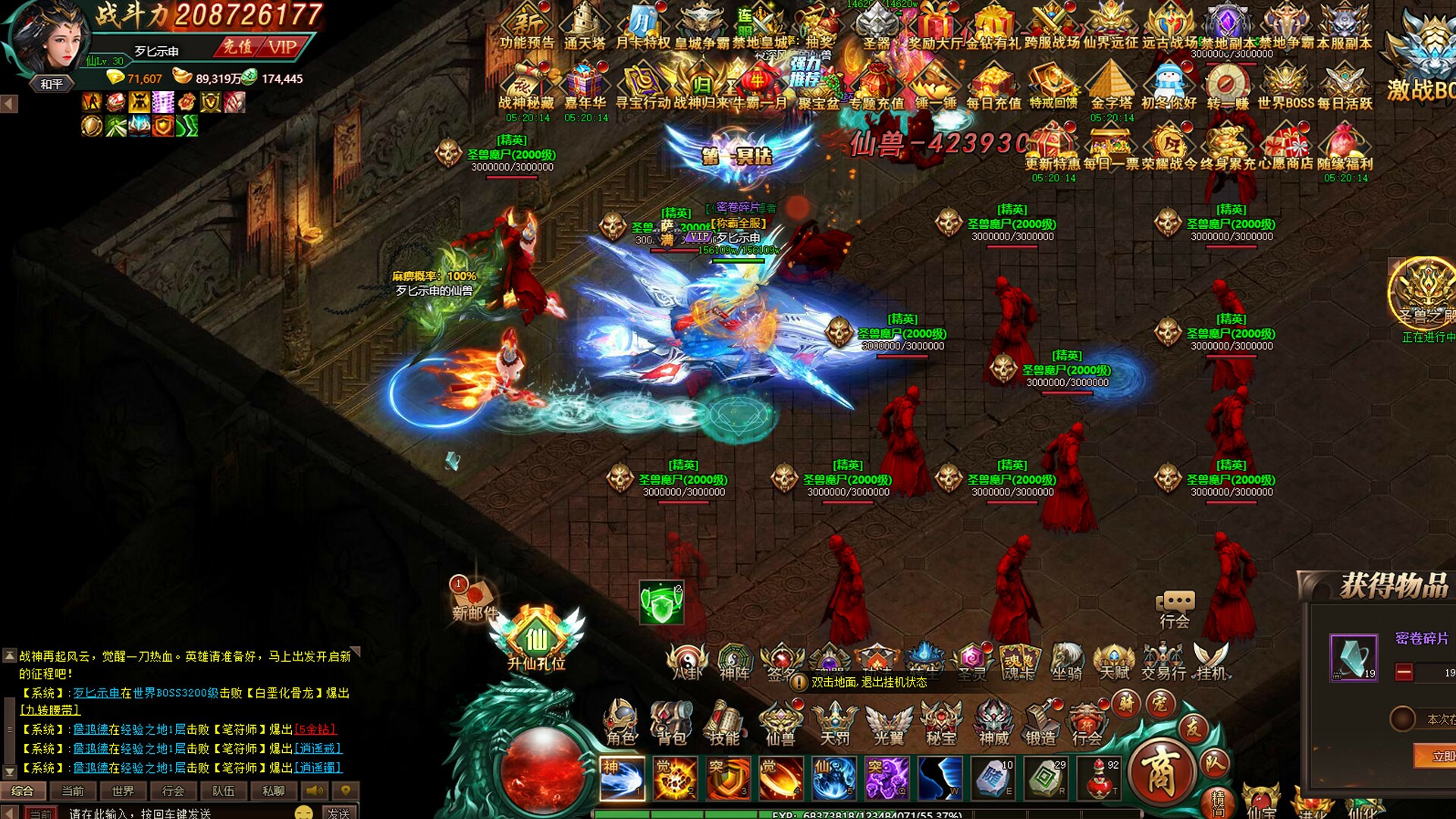Toggle 挂机 auto-battle mode

[1210, 661]
